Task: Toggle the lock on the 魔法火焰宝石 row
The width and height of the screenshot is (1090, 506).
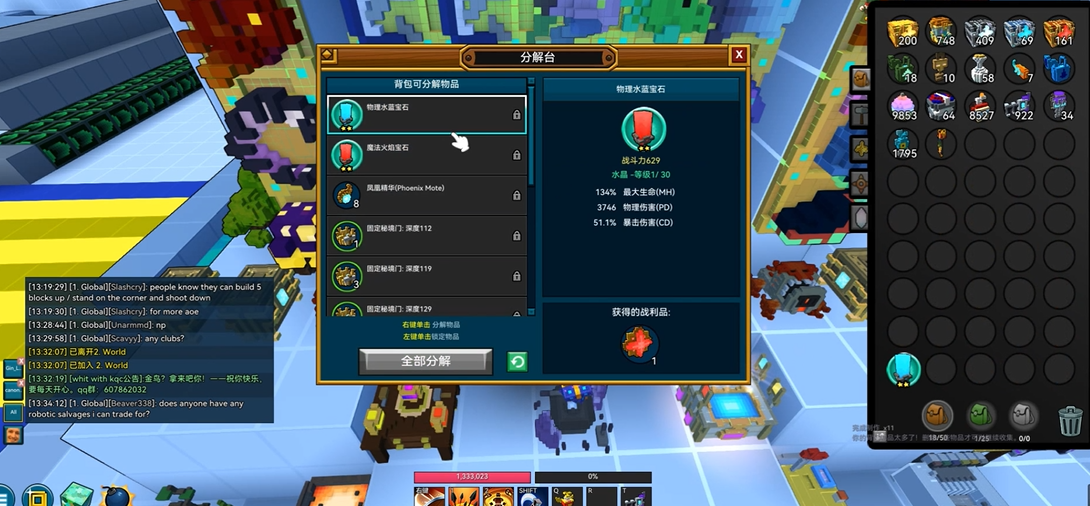Action: tap(516, 156)
